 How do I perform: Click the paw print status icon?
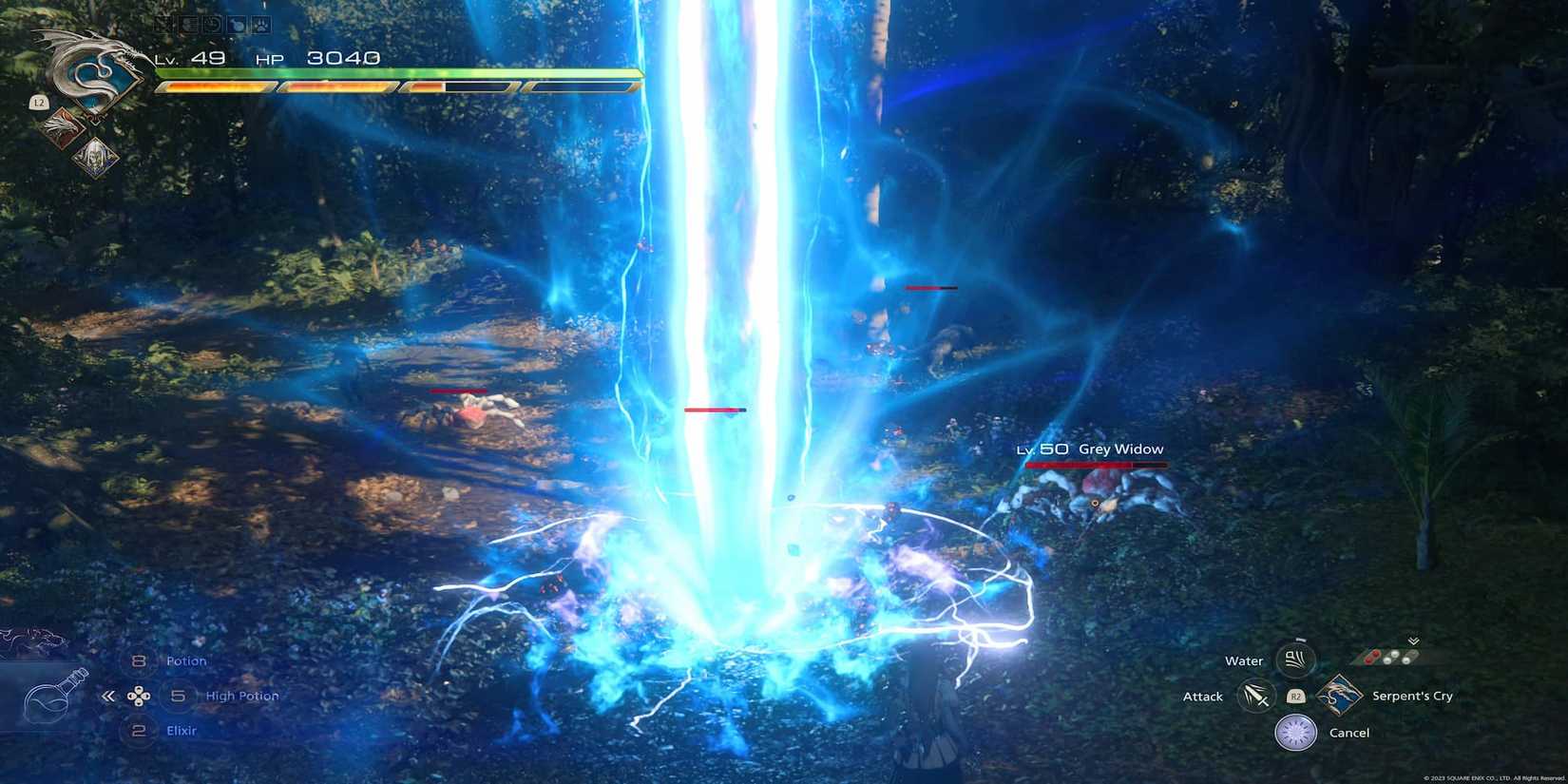(260, 27)
